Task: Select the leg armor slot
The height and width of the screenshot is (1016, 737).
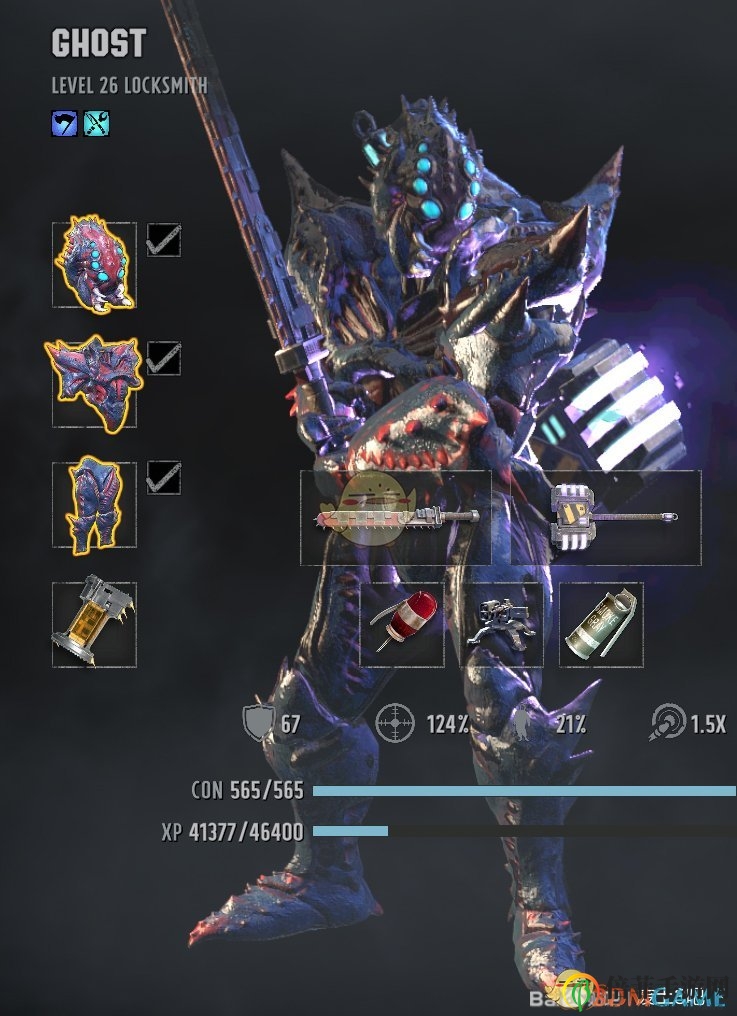Action: 94,504
